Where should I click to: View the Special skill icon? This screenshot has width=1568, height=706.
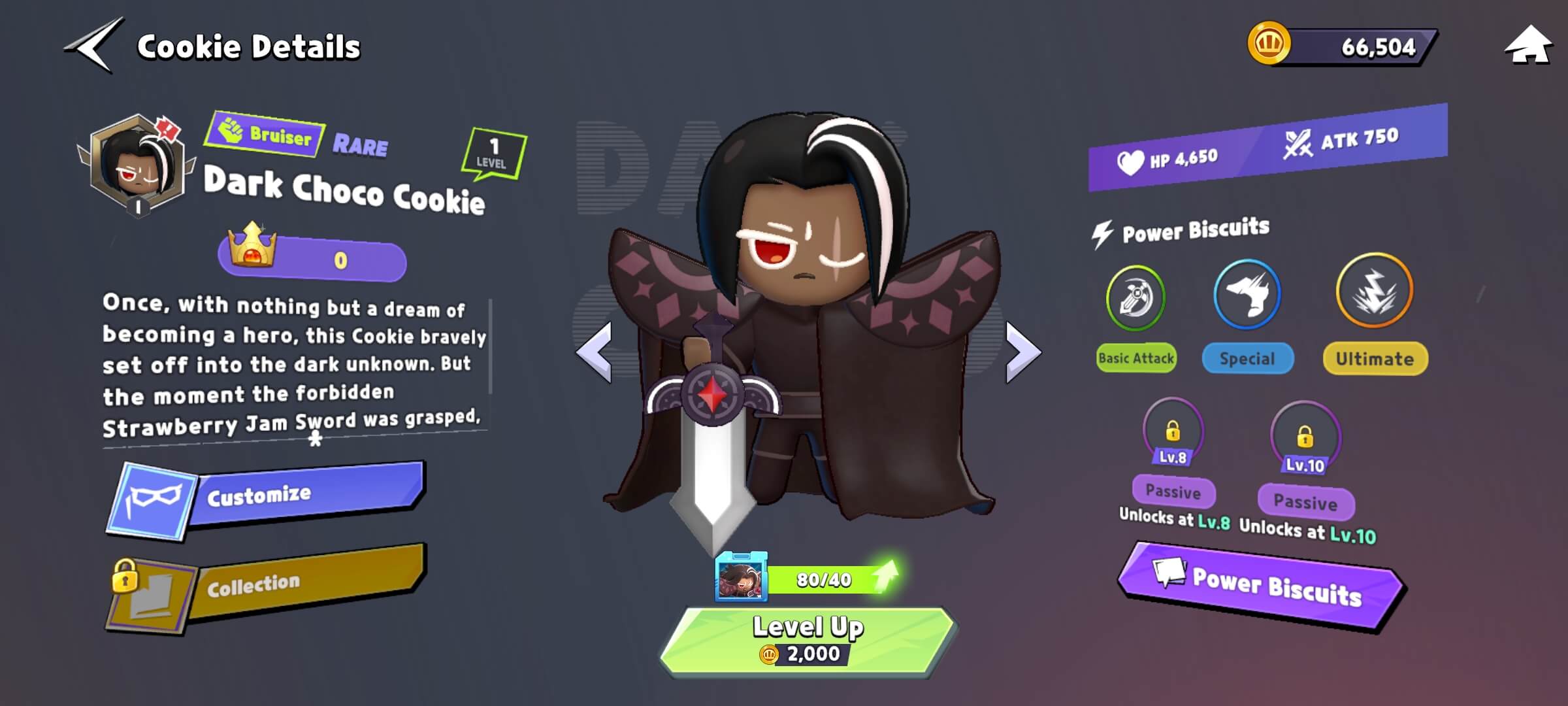click(x=1247, y=295)
